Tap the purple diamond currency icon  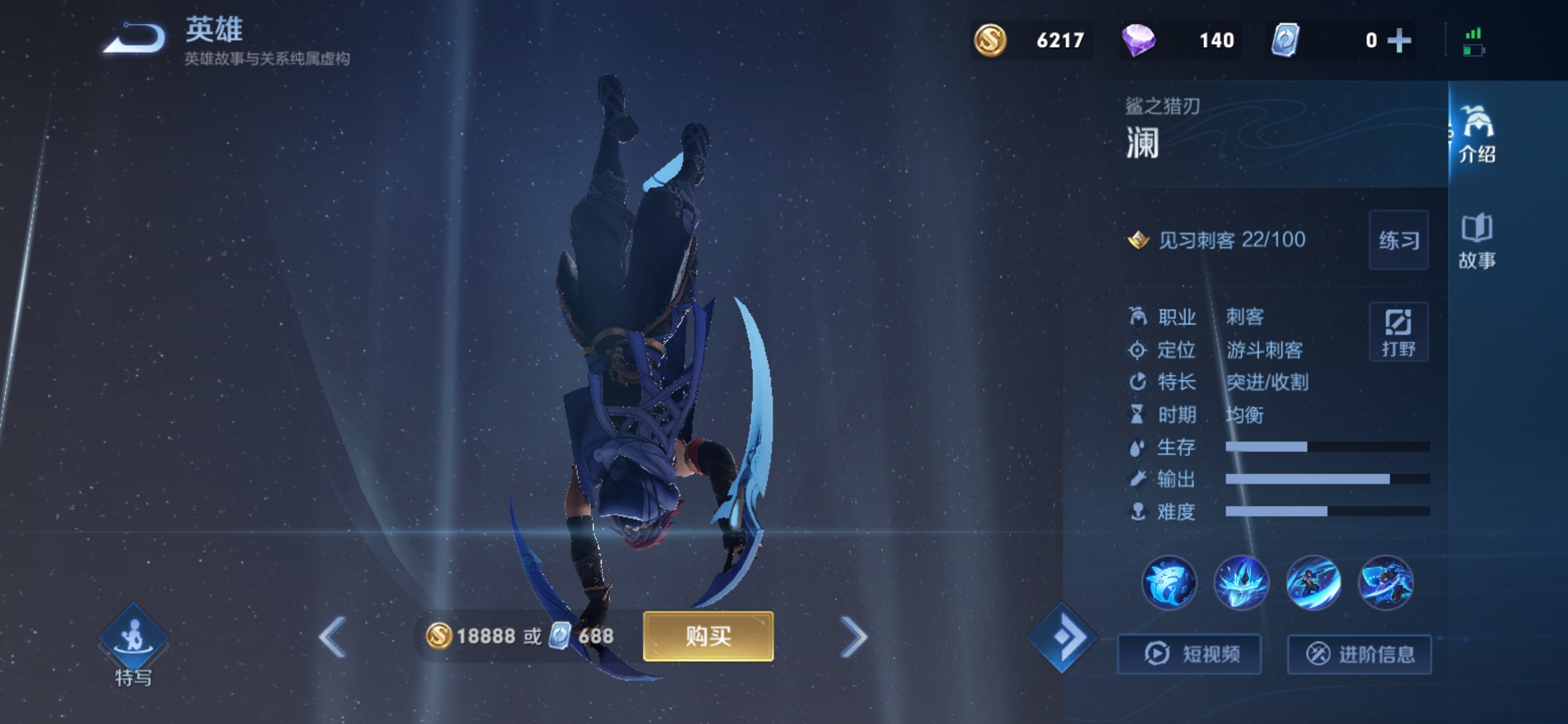point(1138,40)
